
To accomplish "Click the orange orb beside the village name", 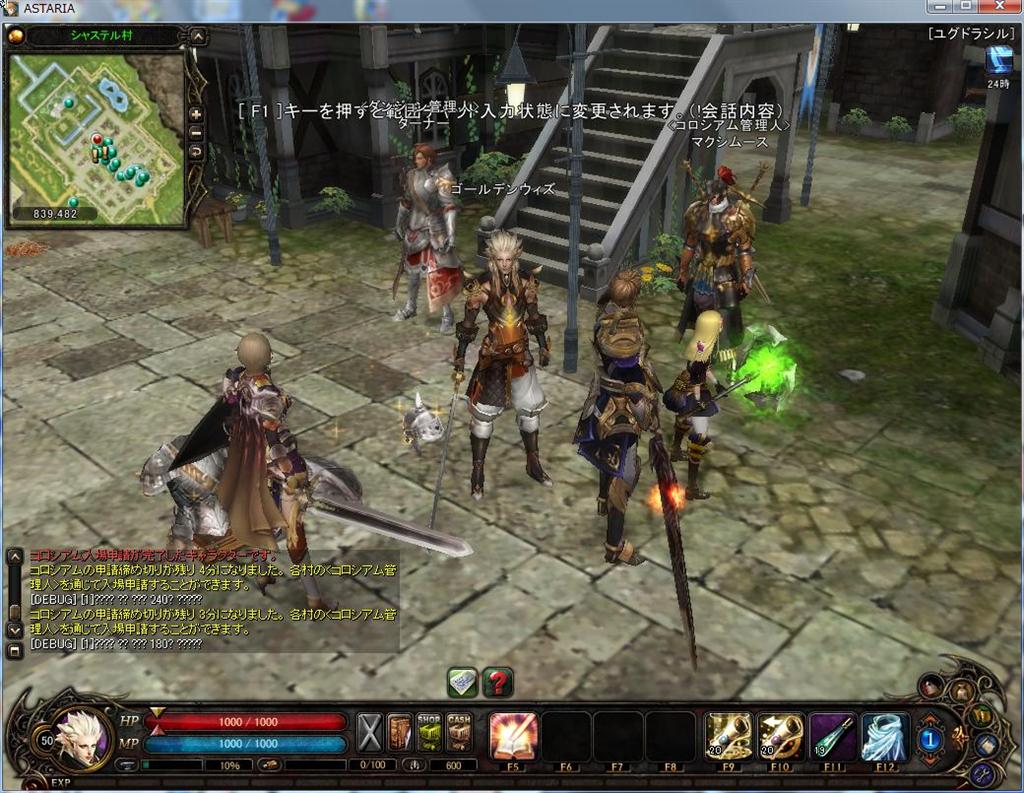I will (15, 36).
